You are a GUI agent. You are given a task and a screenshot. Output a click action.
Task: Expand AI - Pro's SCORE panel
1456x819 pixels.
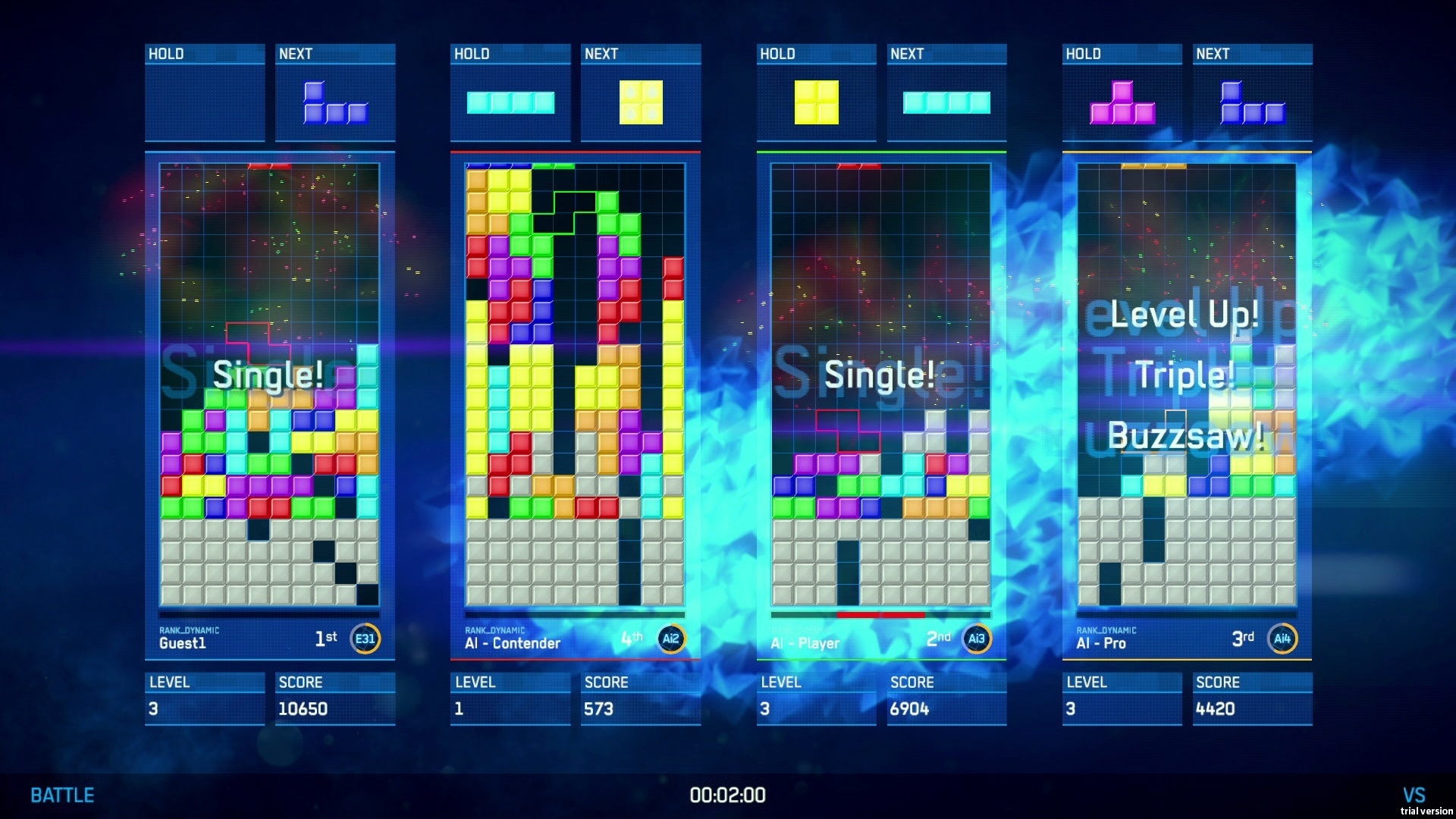pos(1252,696)
